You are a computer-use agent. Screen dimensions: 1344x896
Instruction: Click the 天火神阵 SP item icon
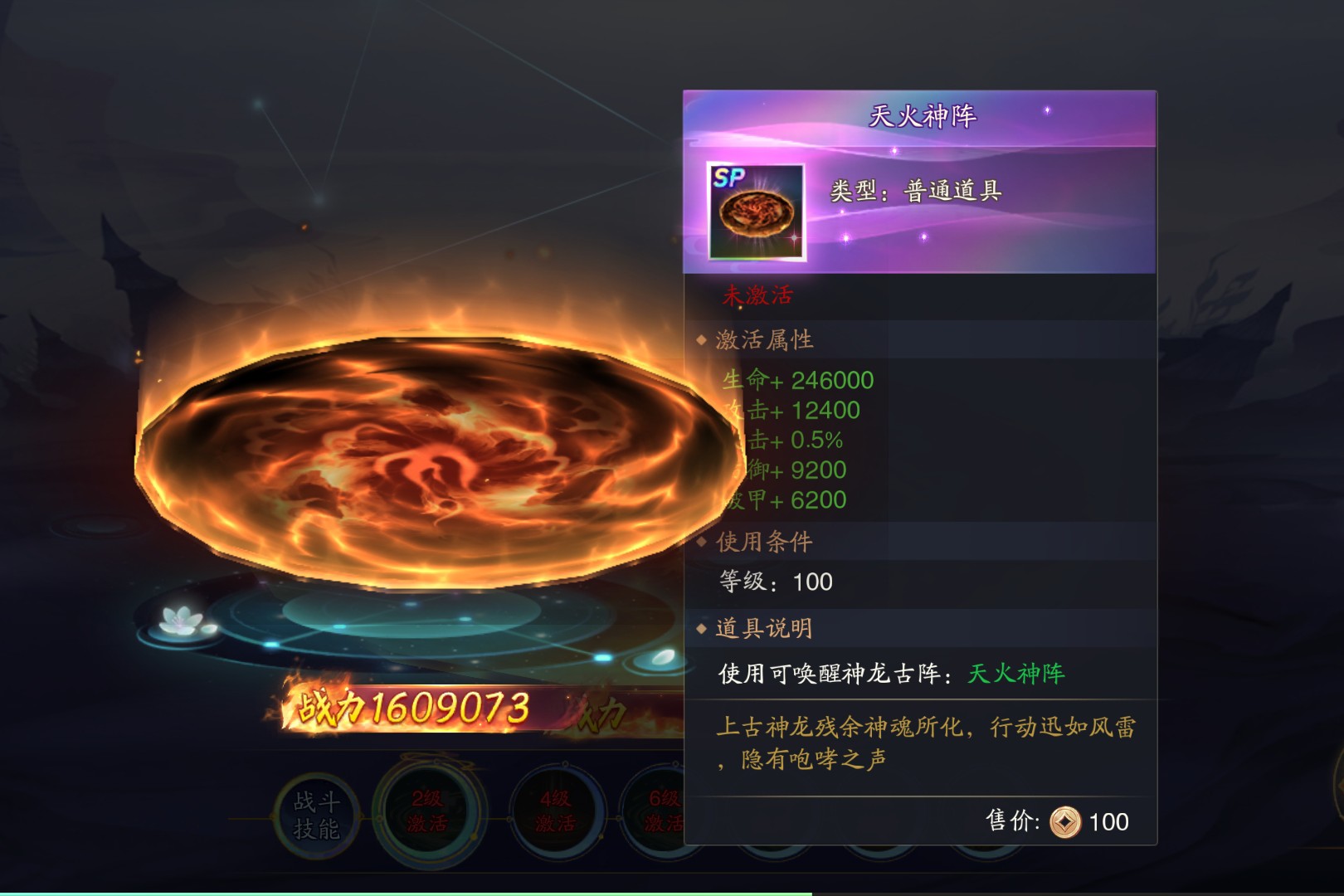coord(756,212)
